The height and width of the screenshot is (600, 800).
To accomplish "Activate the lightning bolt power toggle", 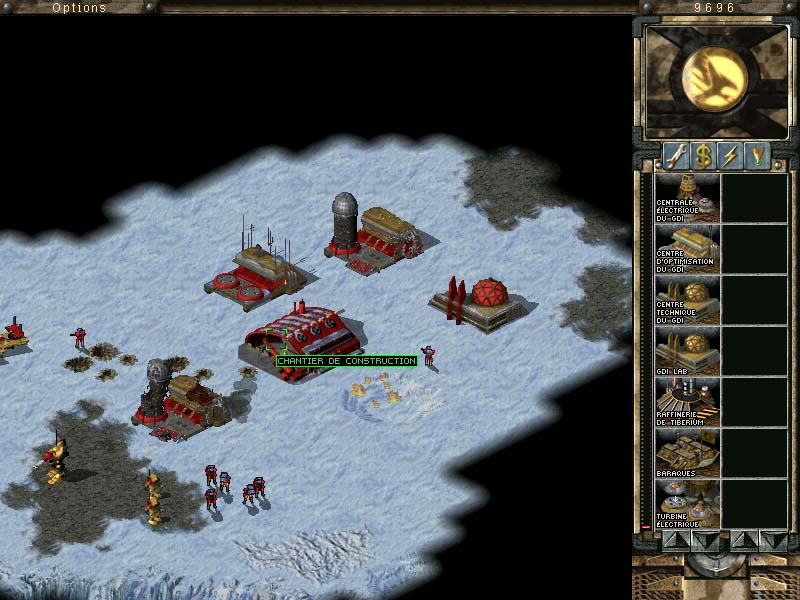I will click(730, 156).
